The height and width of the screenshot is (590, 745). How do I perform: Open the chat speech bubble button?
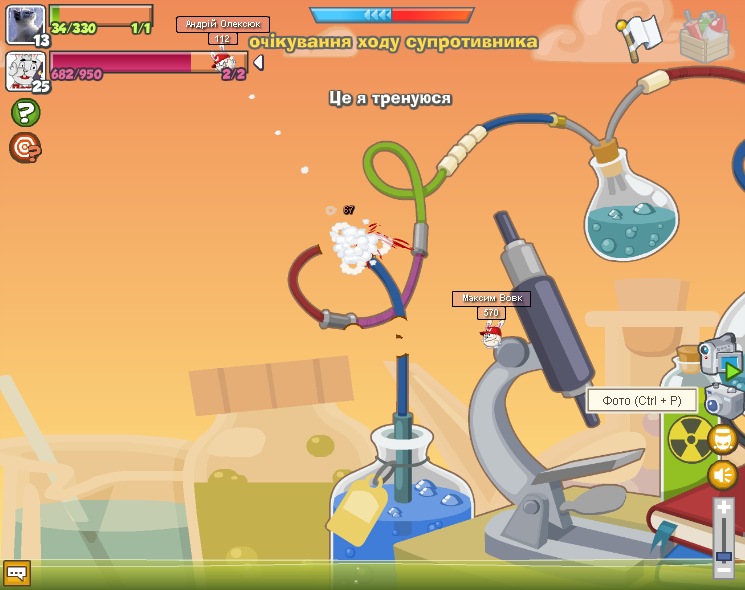pyautogui.click(x=16, y=573)
